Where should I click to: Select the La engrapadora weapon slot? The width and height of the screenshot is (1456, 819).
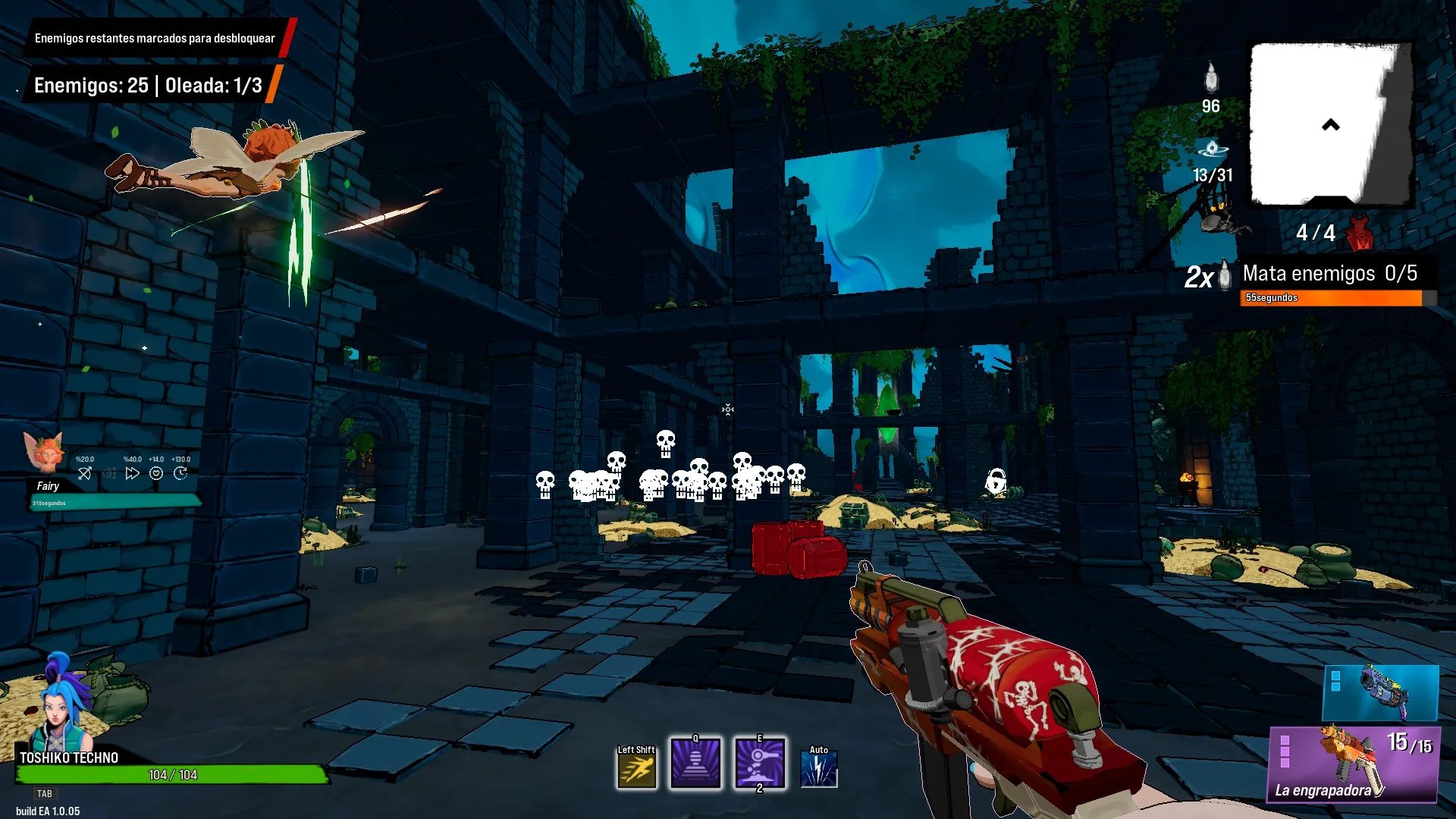[x=1354, y=764]
